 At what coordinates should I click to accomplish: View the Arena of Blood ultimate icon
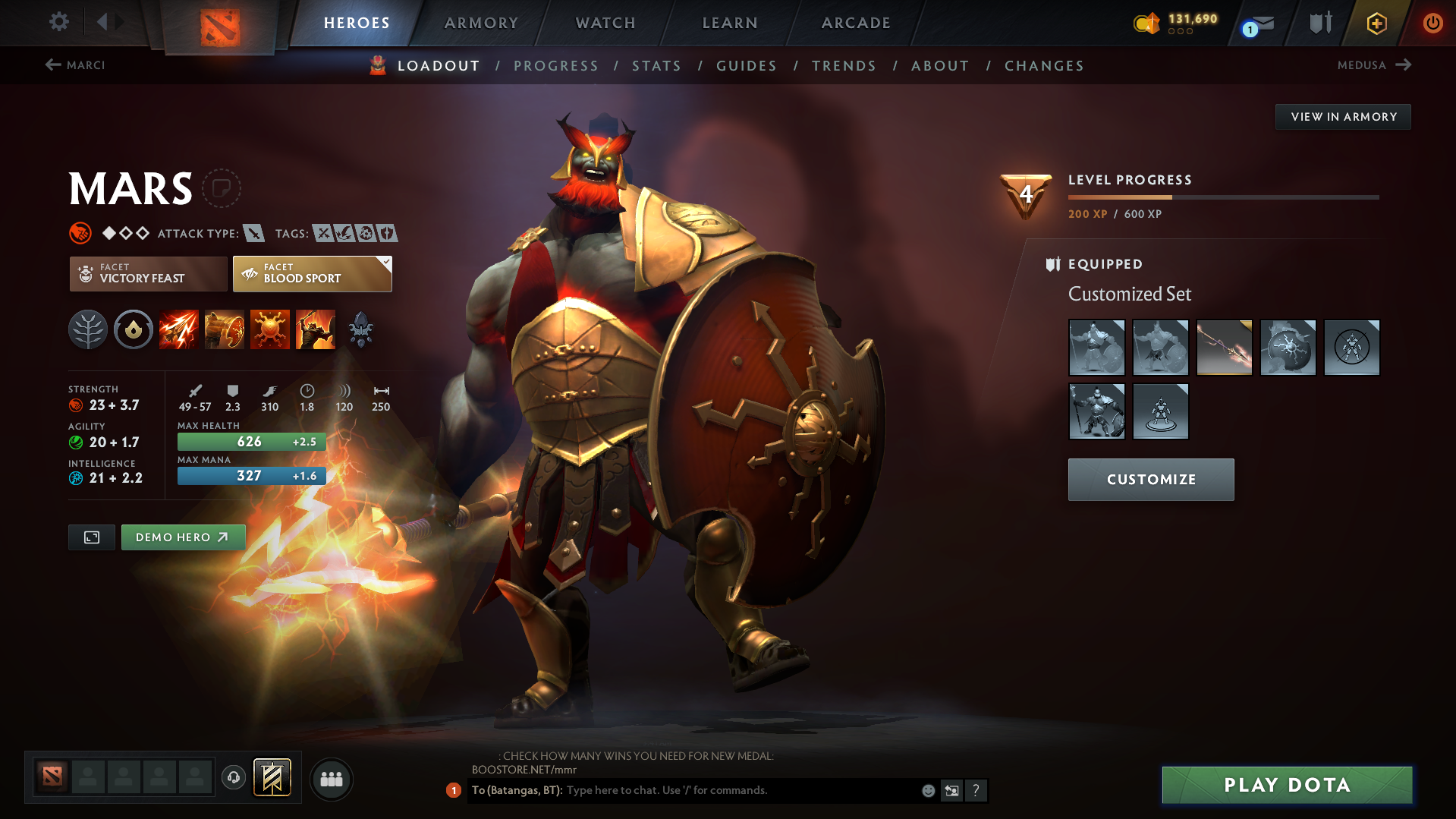click(316, 329)
